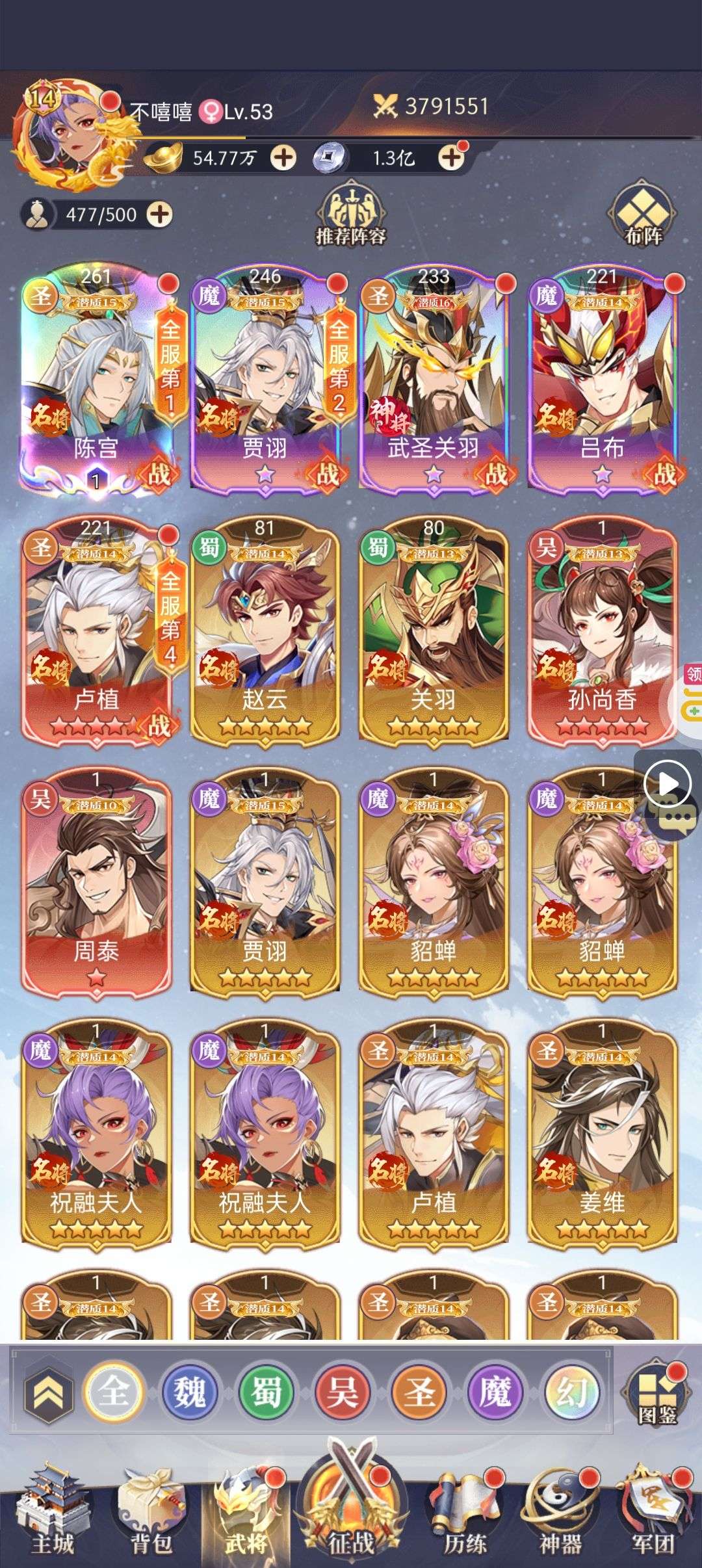Filter heroes by 魏 faction
Screen dimensions: 702x1568
189,1392
